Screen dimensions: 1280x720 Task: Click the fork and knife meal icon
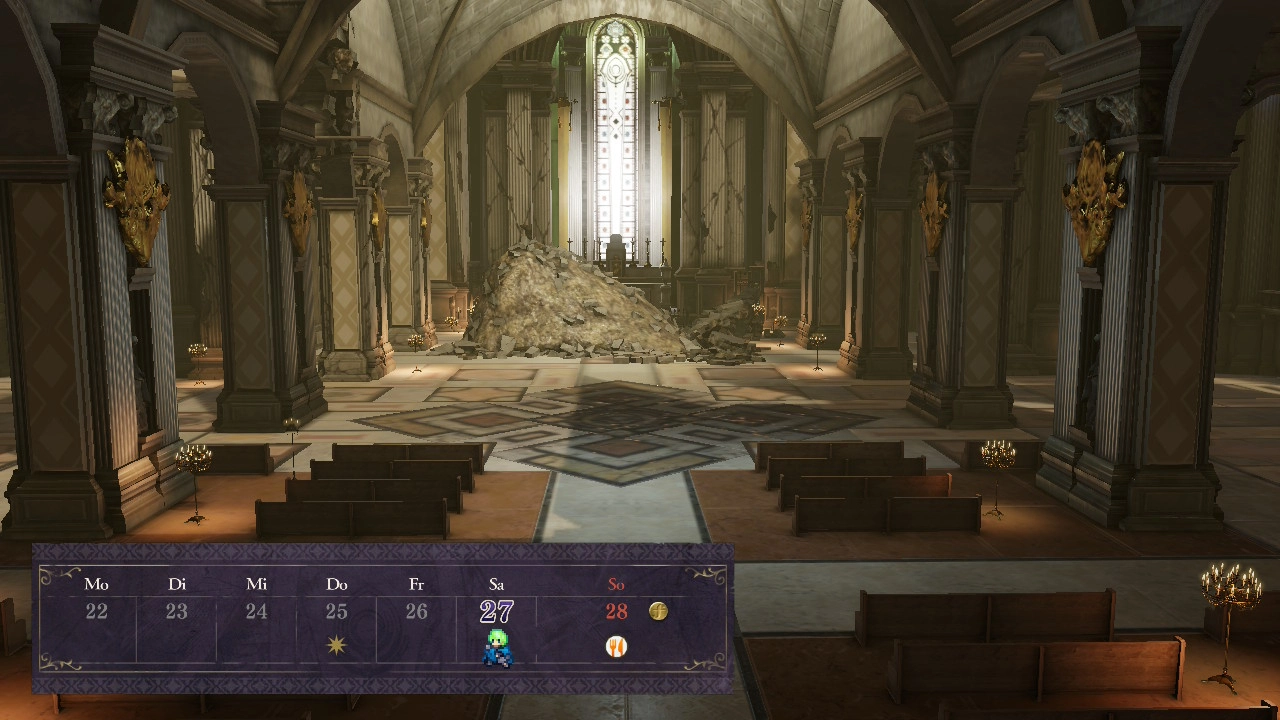pyautogui.click(x=616, y=647)
